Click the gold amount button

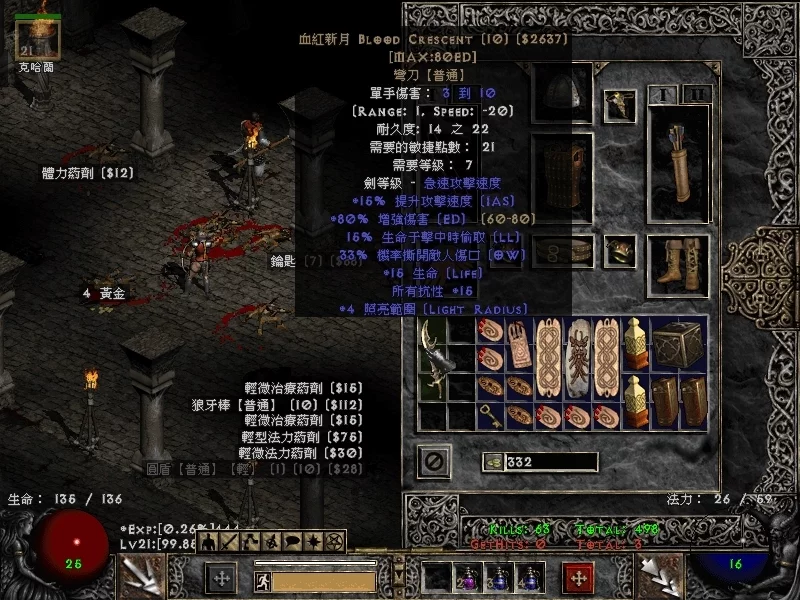pyautogui.click(x=492, y=462)
